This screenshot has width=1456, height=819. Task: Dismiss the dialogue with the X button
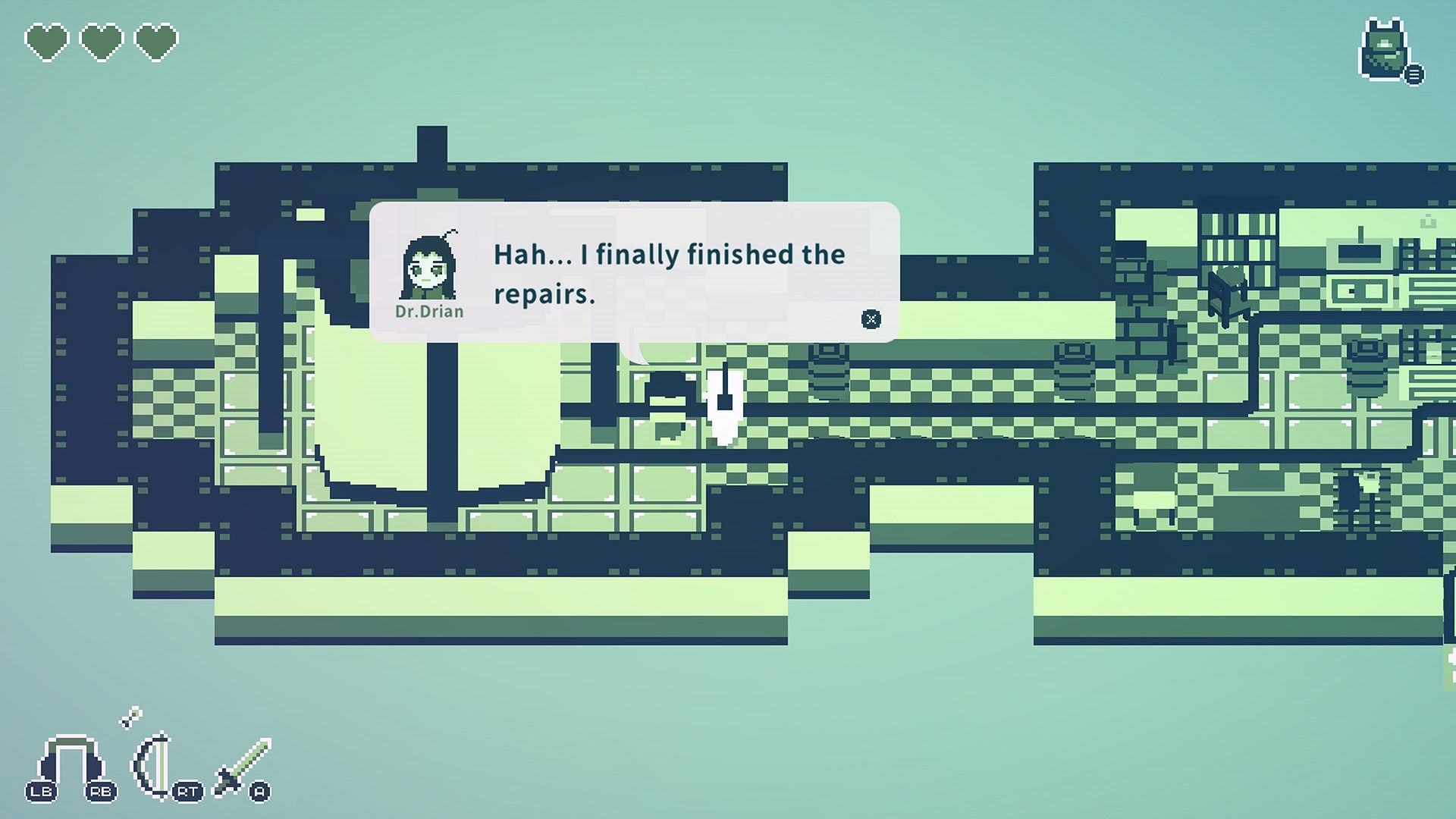(871, 319)
